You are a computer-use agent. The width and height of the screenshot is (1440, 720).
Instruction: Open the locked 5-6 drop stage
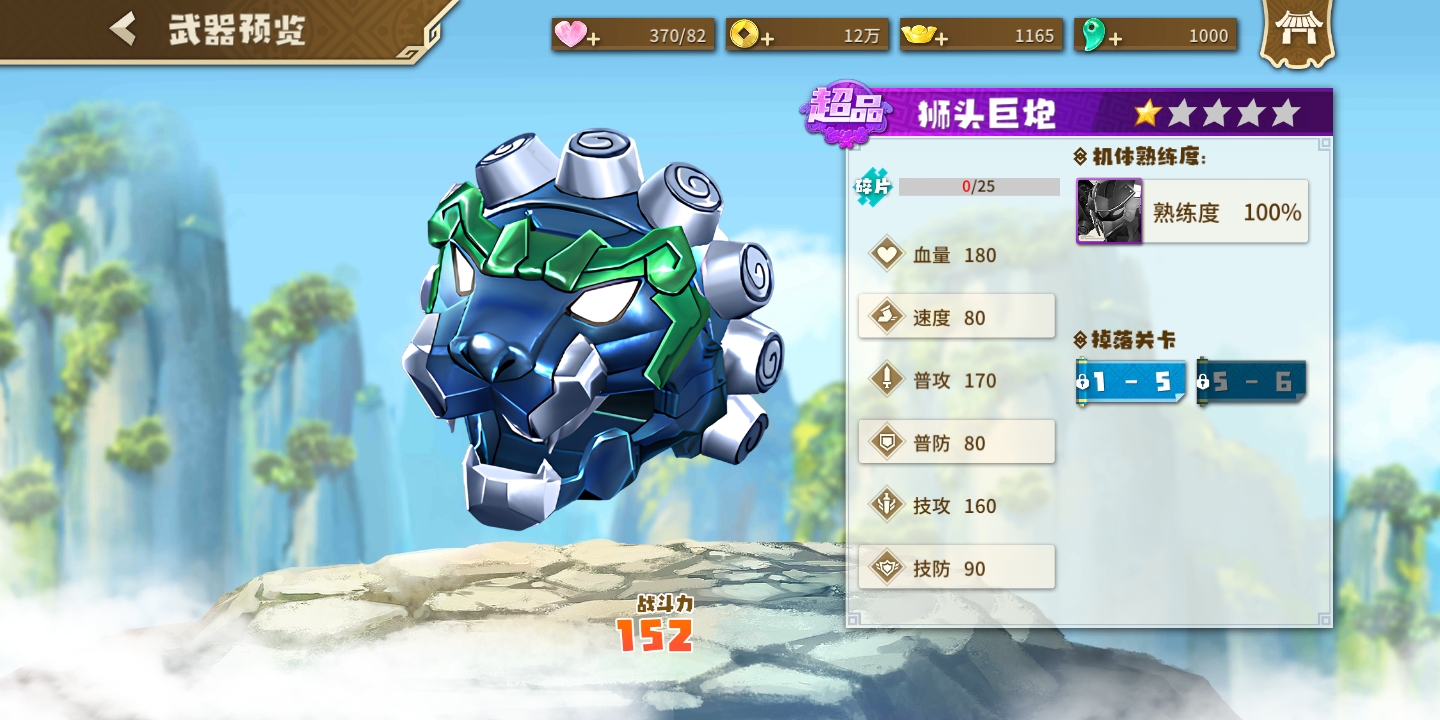coord(1251,381)
